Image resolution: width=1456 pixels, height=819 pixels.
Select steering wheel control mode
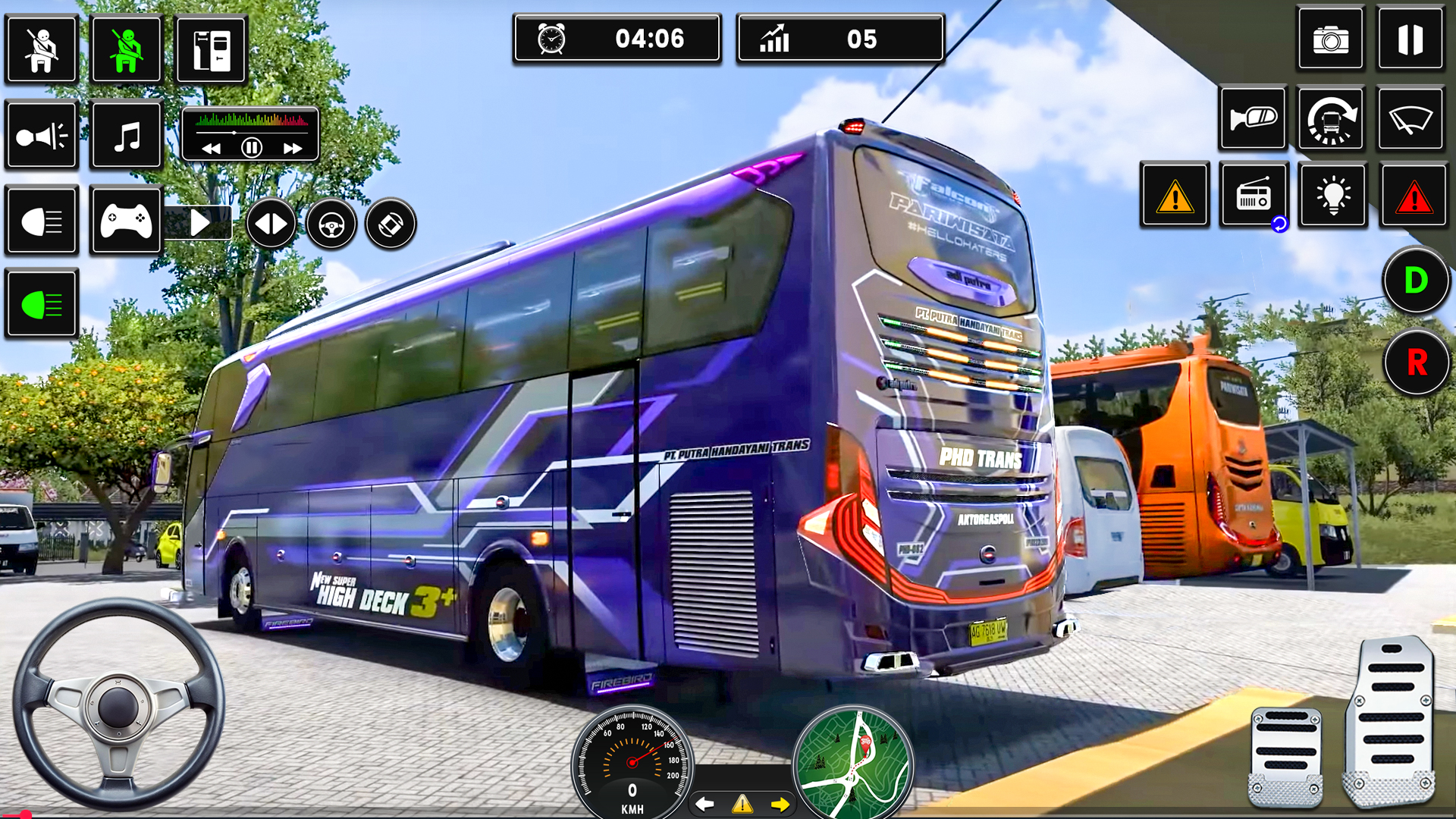point(331,224)
